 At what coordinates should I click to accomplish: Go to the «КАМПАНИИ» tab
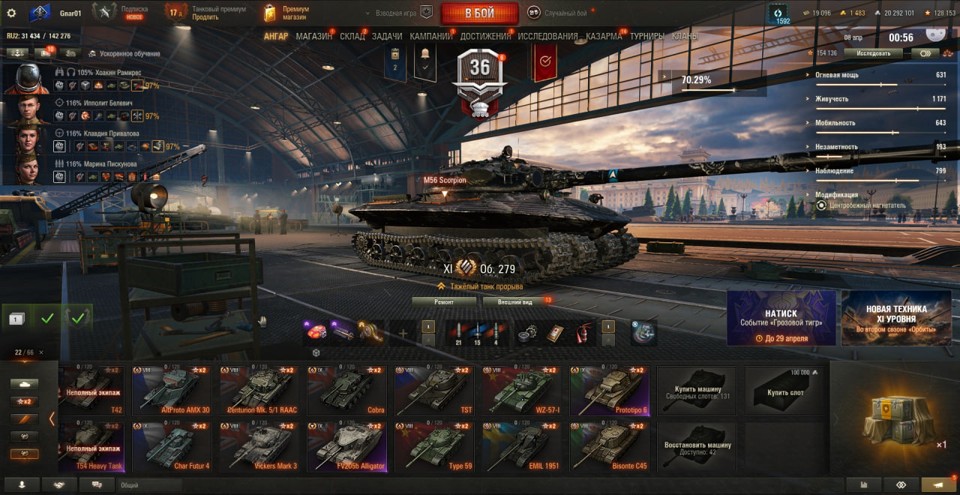point(431,36)
